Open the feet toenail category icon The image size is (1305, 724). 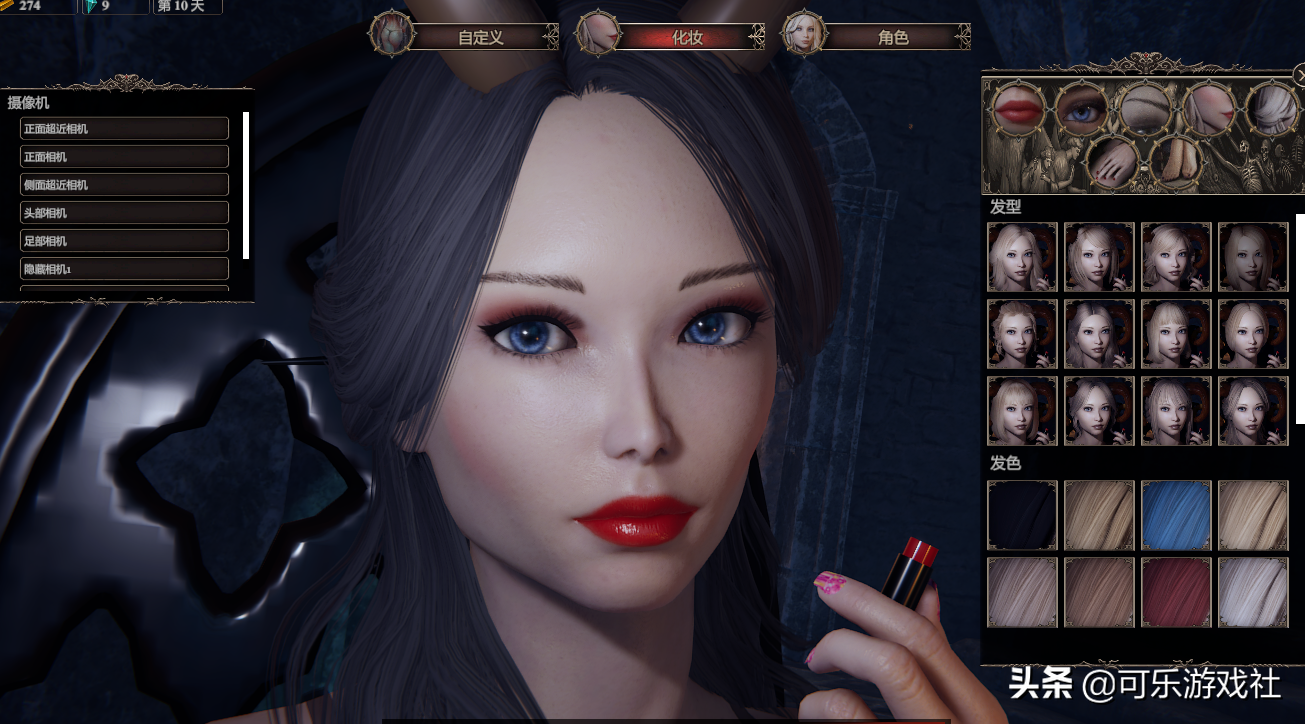pos(1177,163)
